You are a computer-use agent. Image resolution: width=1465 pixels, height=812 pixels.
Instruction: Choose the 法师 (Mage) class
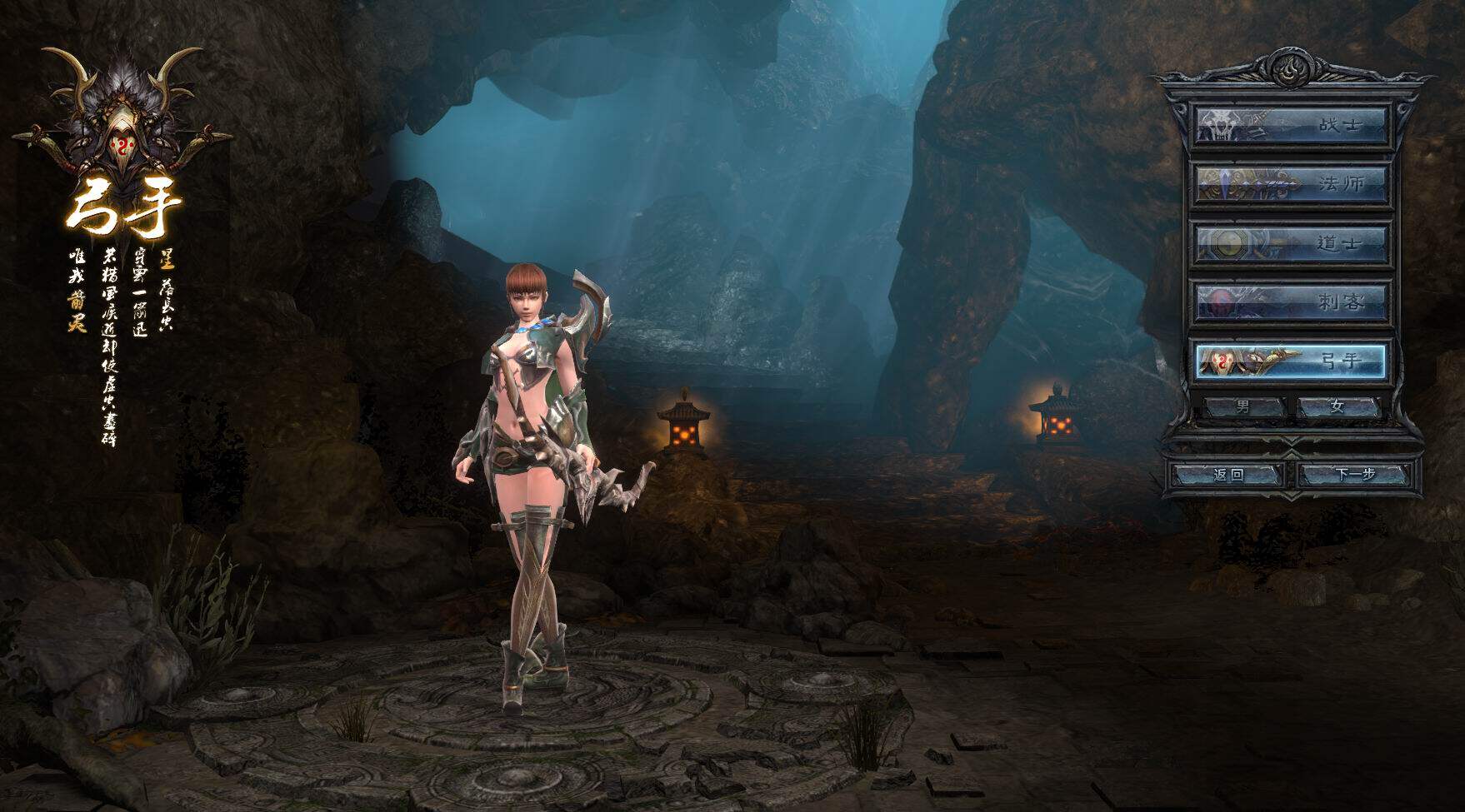(x=1291, y=184)
